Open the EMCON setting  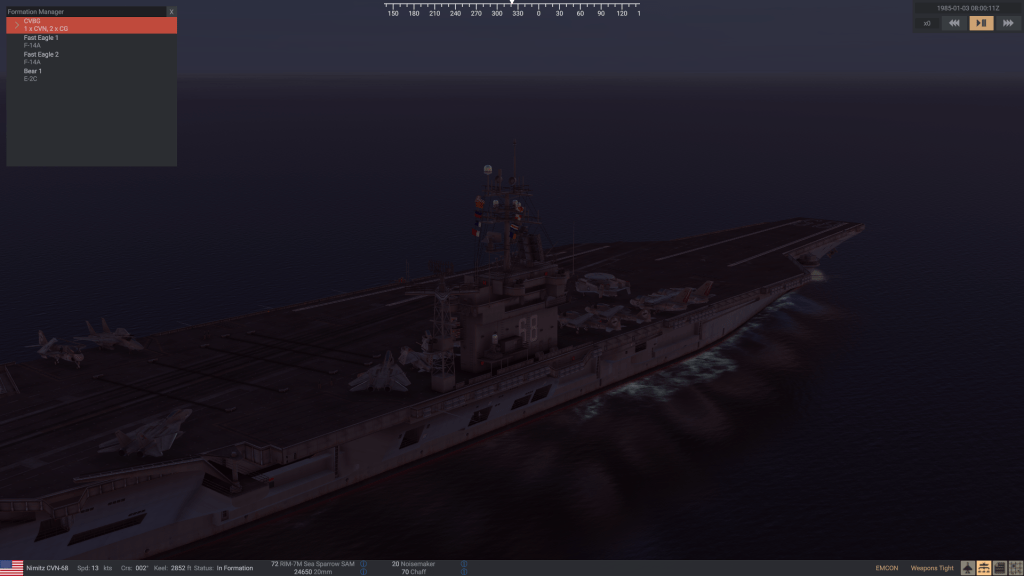pos(886,568)
